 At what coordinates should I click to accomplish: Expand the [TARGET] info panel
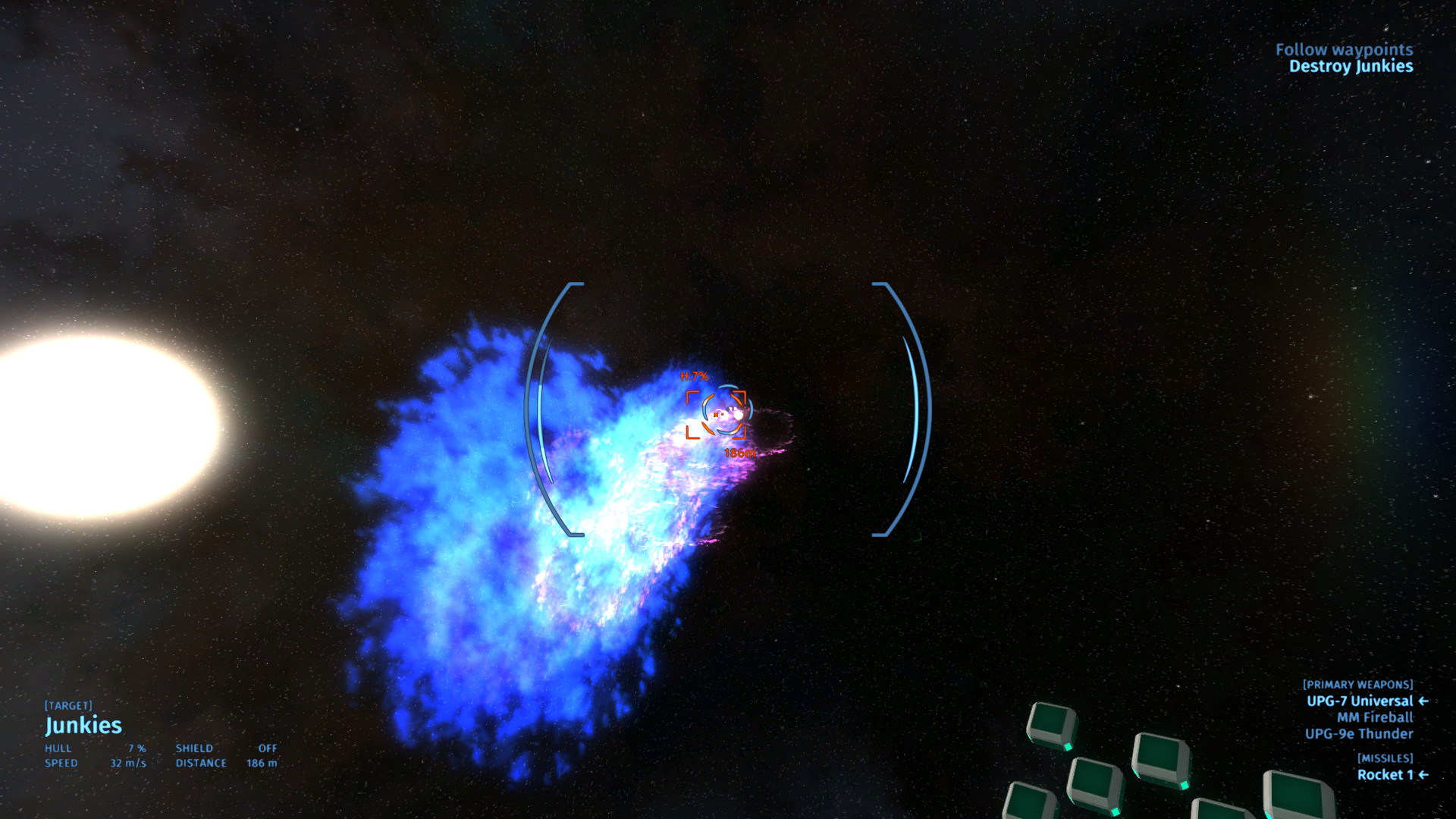click(x=68, y=704)
